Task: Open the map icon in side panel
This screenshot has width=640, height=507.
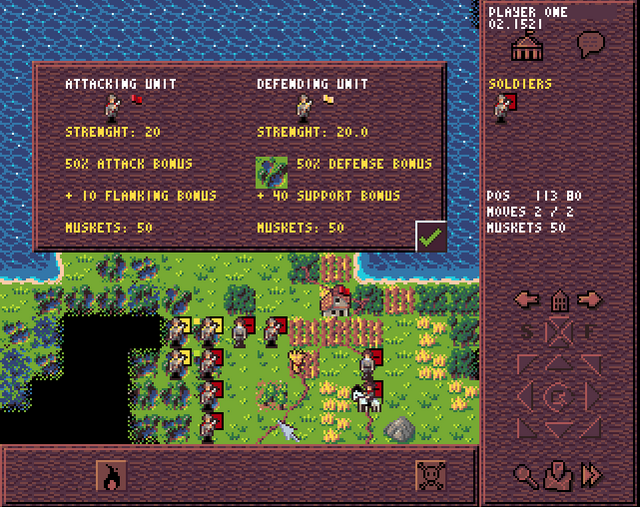Action: 558,475
